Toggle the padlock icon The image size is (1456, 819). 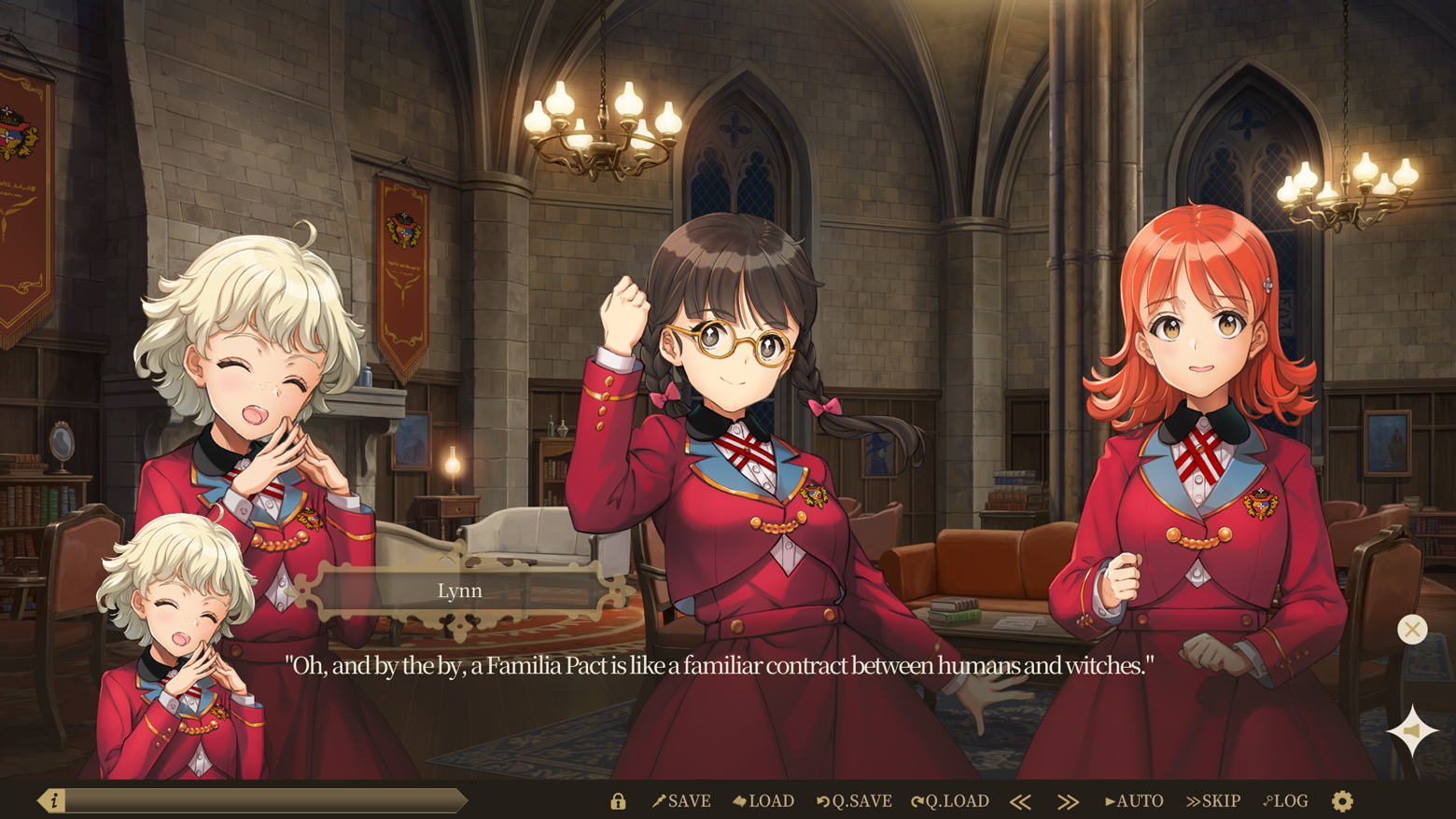point(618,801)
